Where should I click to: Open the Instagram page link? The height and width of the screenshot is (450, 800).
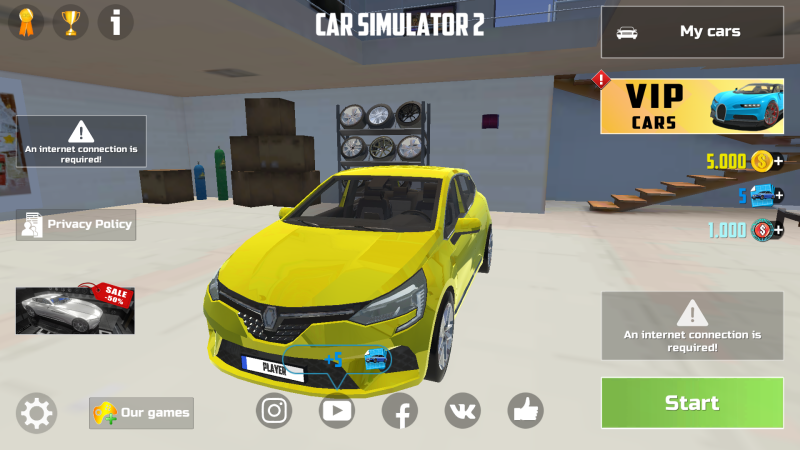coord(274,409)
